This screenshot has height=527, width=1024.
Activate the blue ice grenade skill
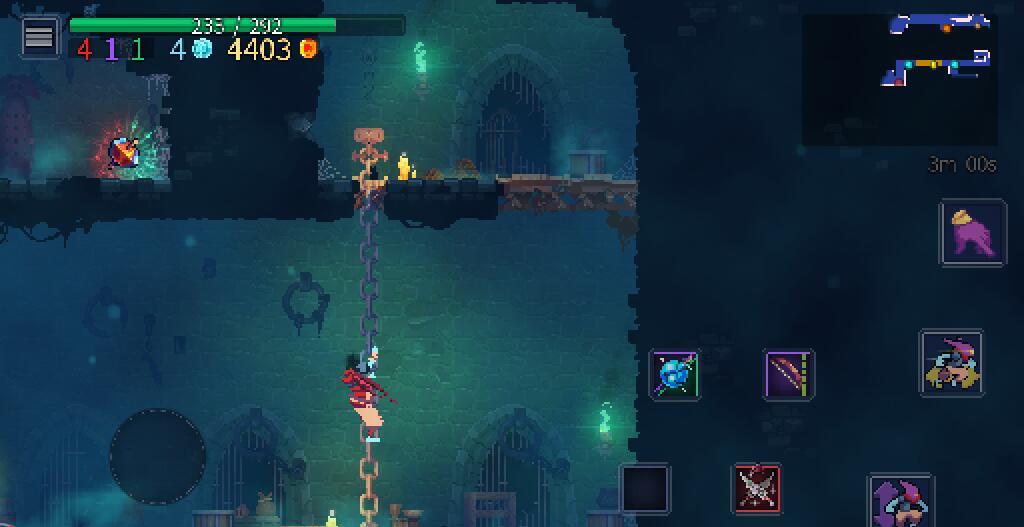pos(675,375)
